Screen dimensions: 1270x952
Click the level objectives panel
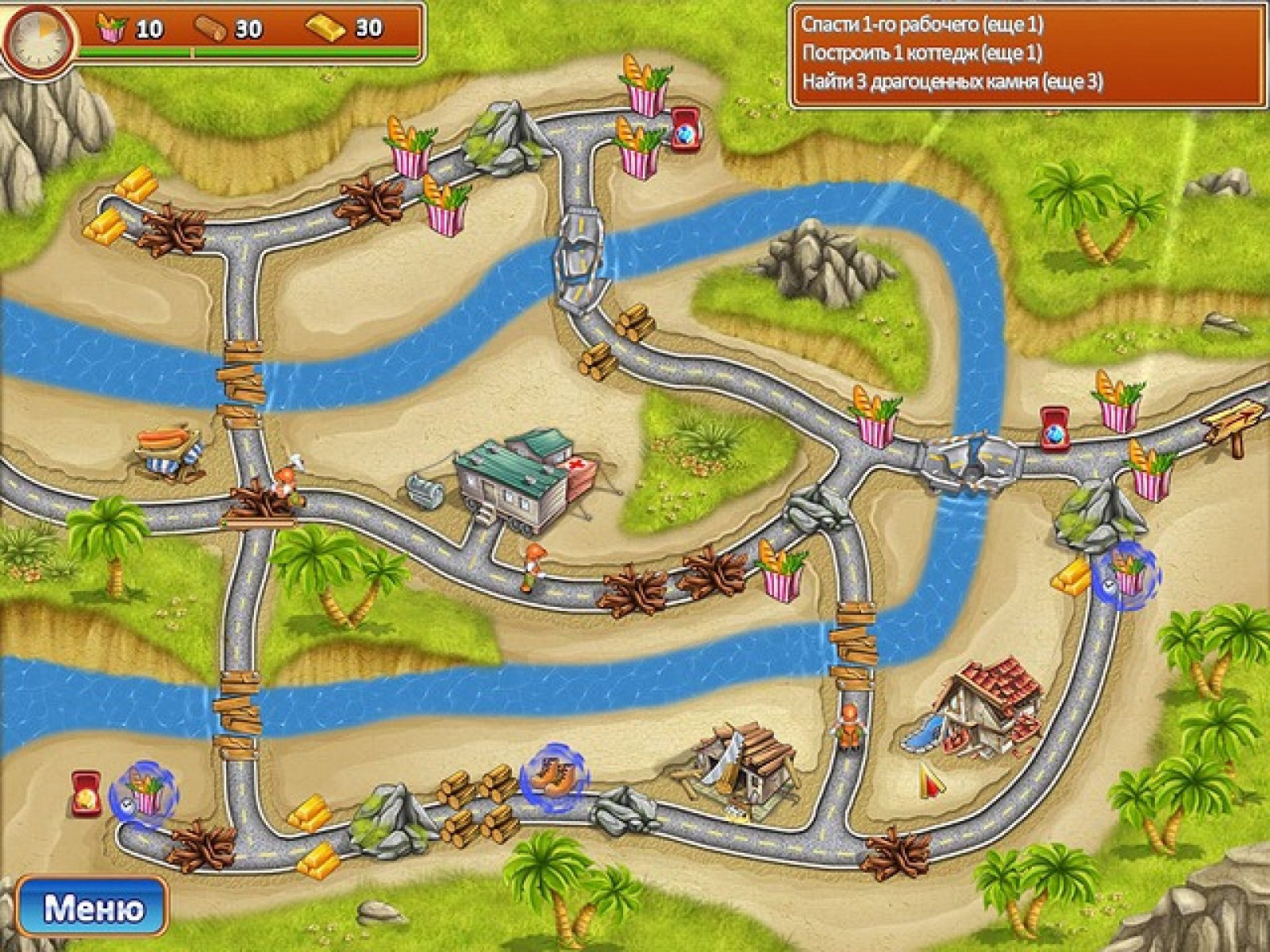pos(1027,54)
